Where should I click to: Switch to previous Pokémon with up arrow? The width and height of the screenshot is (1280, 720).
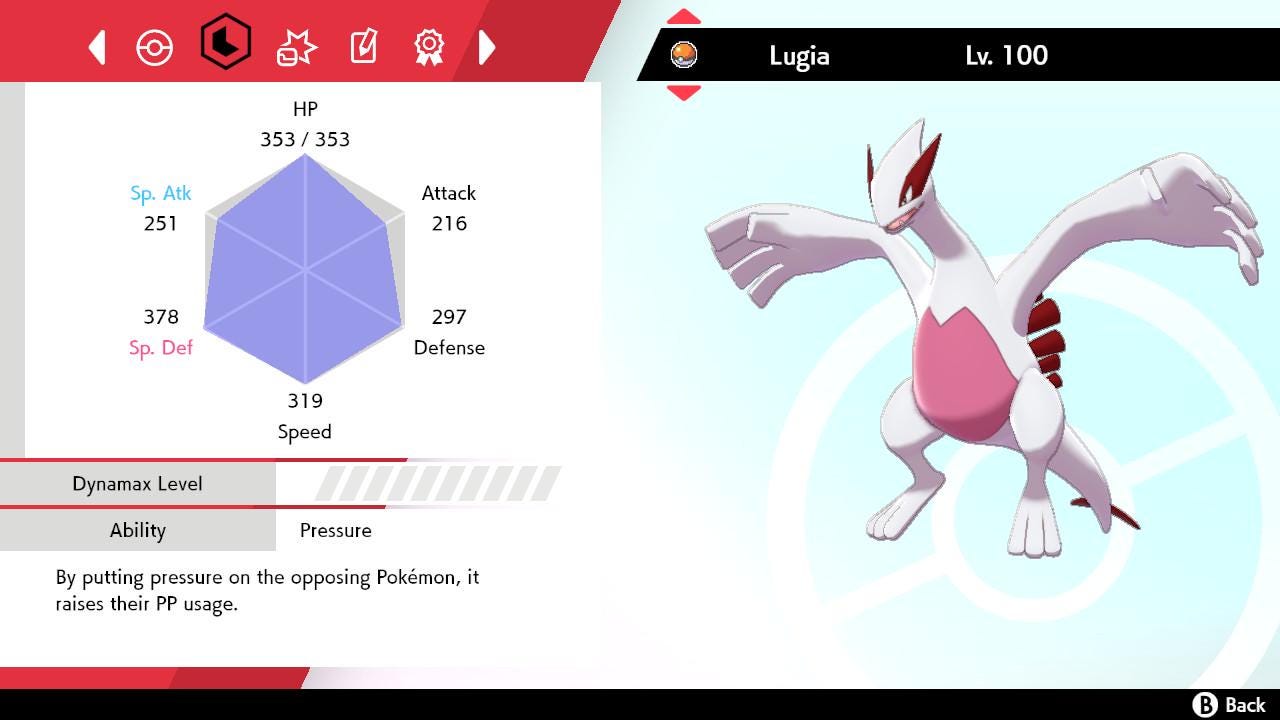(x=683, y=17)
